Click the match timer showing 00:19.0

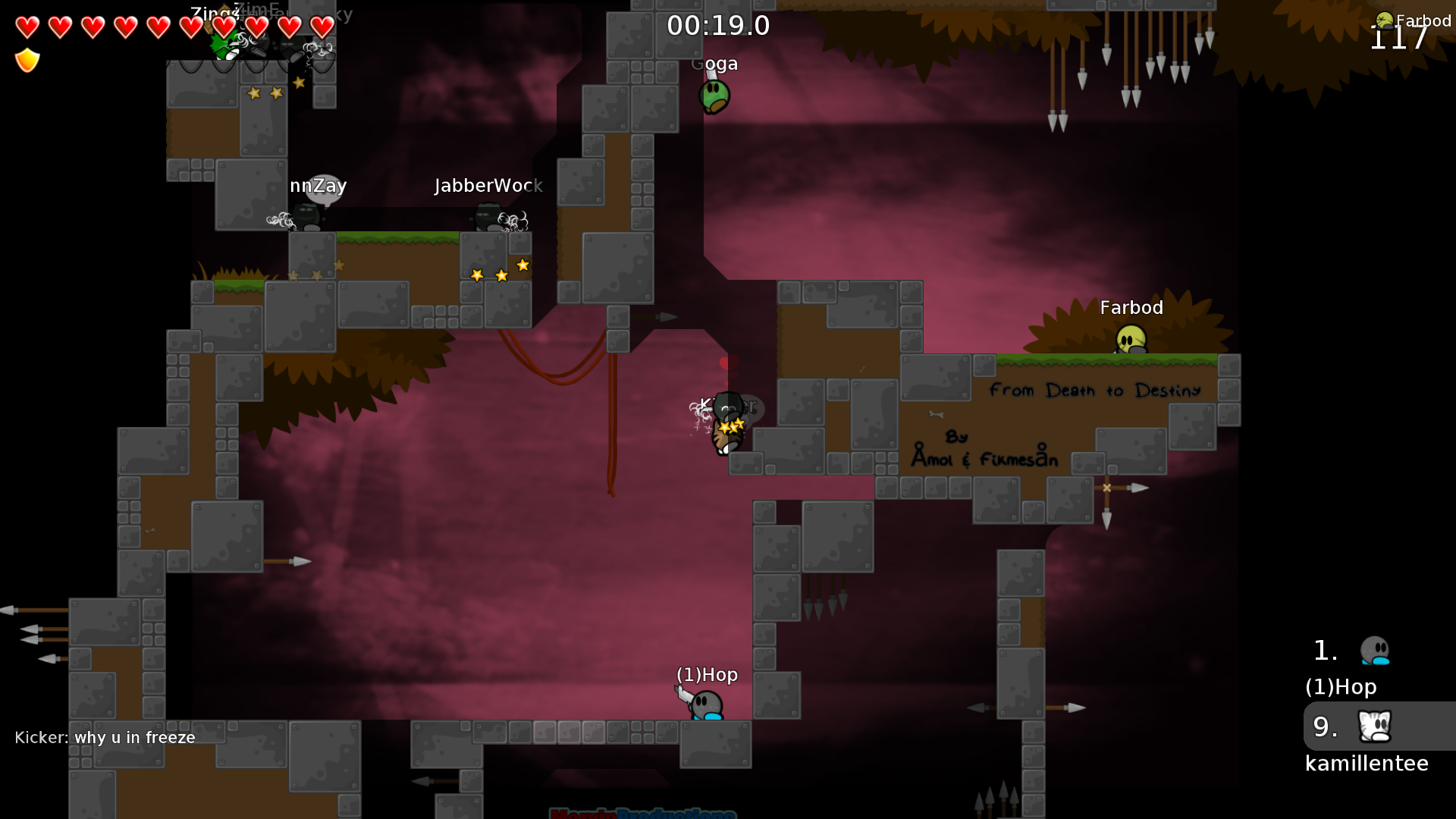coord(717,25)
